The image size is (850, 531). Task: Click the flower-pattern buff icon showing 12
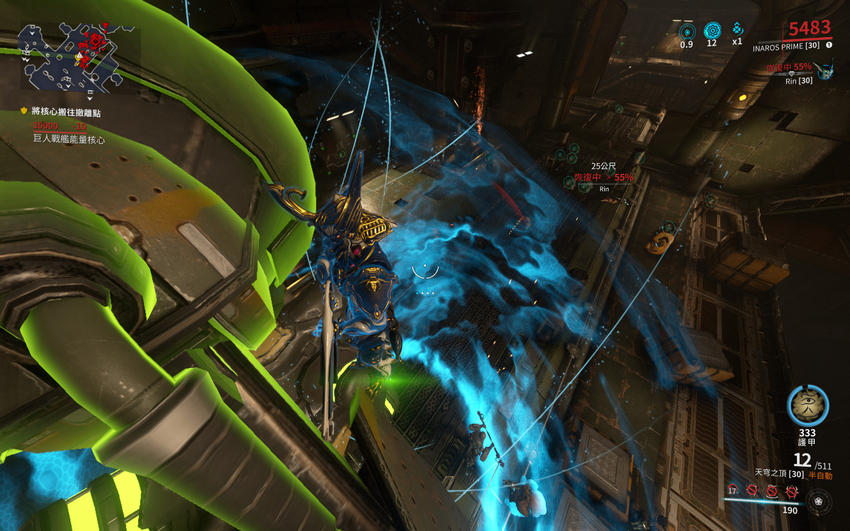(712, 31)
